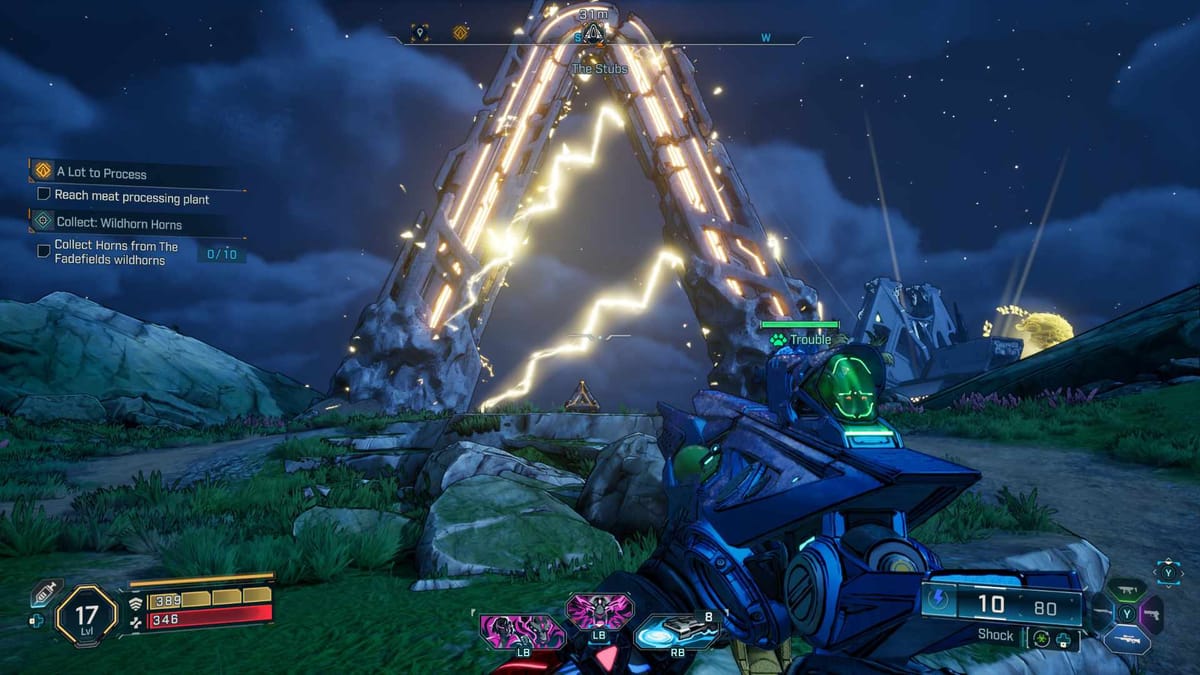
Task: Open the Collect: Wildhorn Horns quest entry
Action: point(118,221)
